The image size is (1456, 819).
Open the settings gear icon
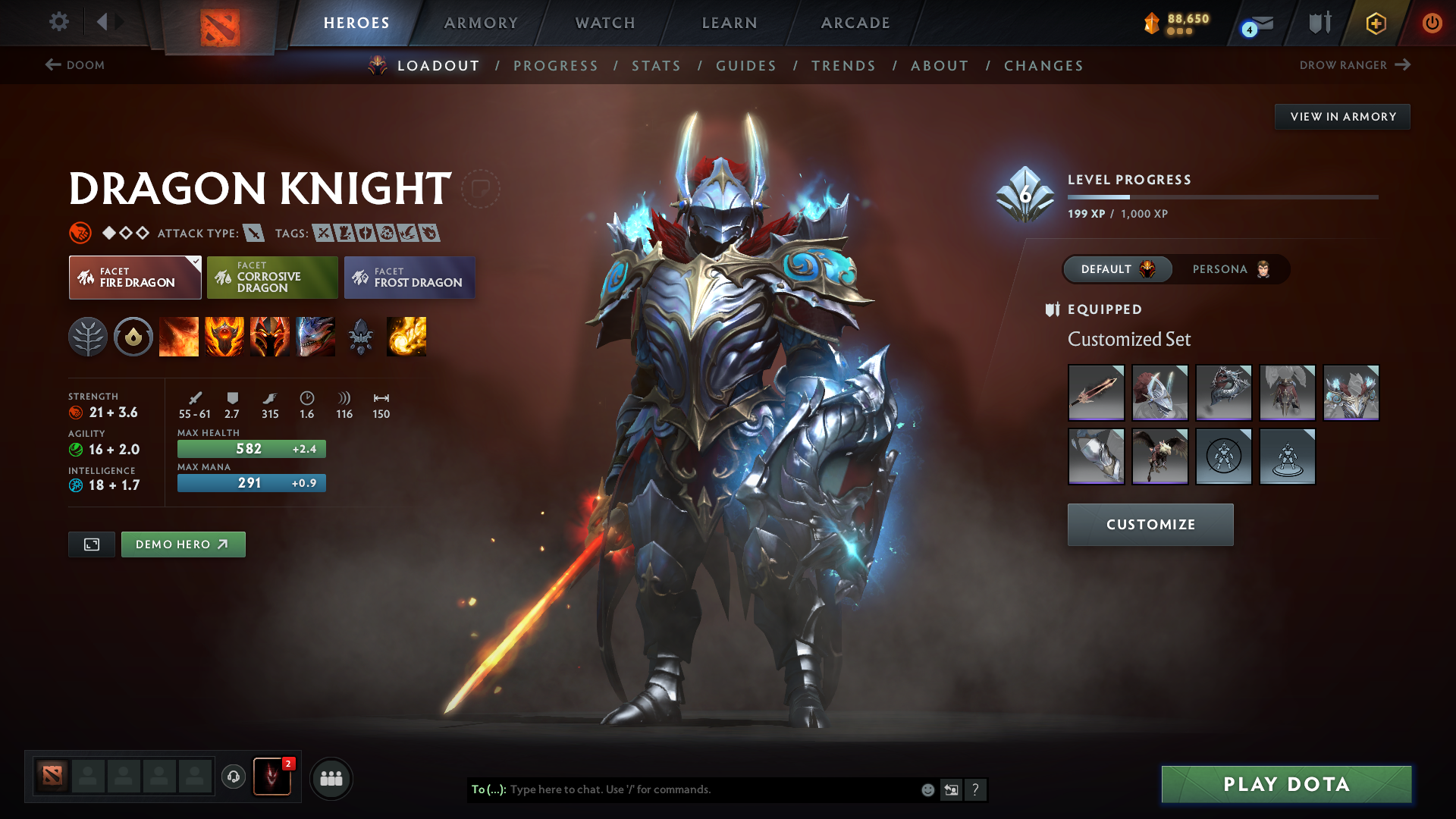point(58,22)
